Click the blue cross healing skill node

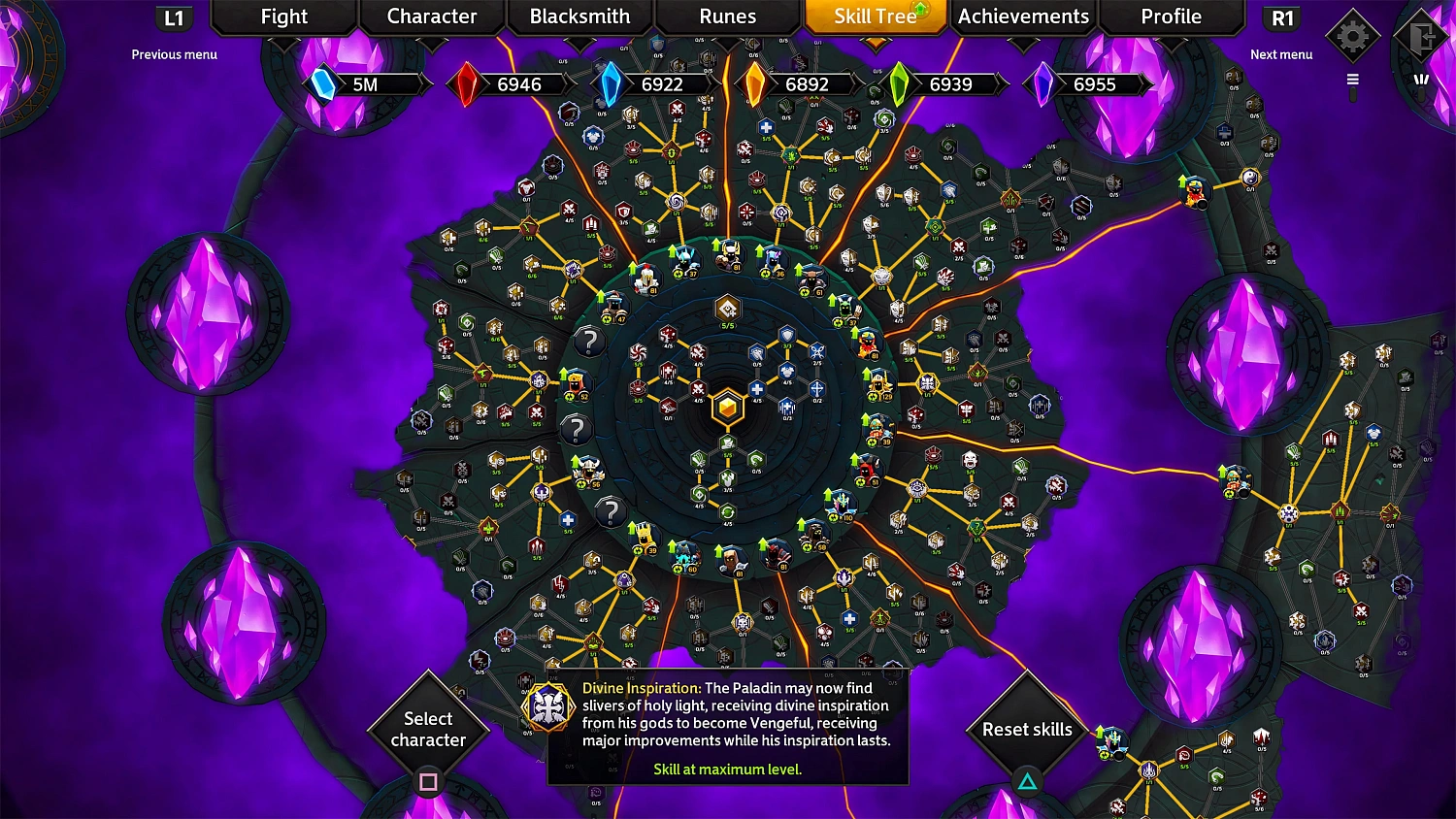point(757,389)
